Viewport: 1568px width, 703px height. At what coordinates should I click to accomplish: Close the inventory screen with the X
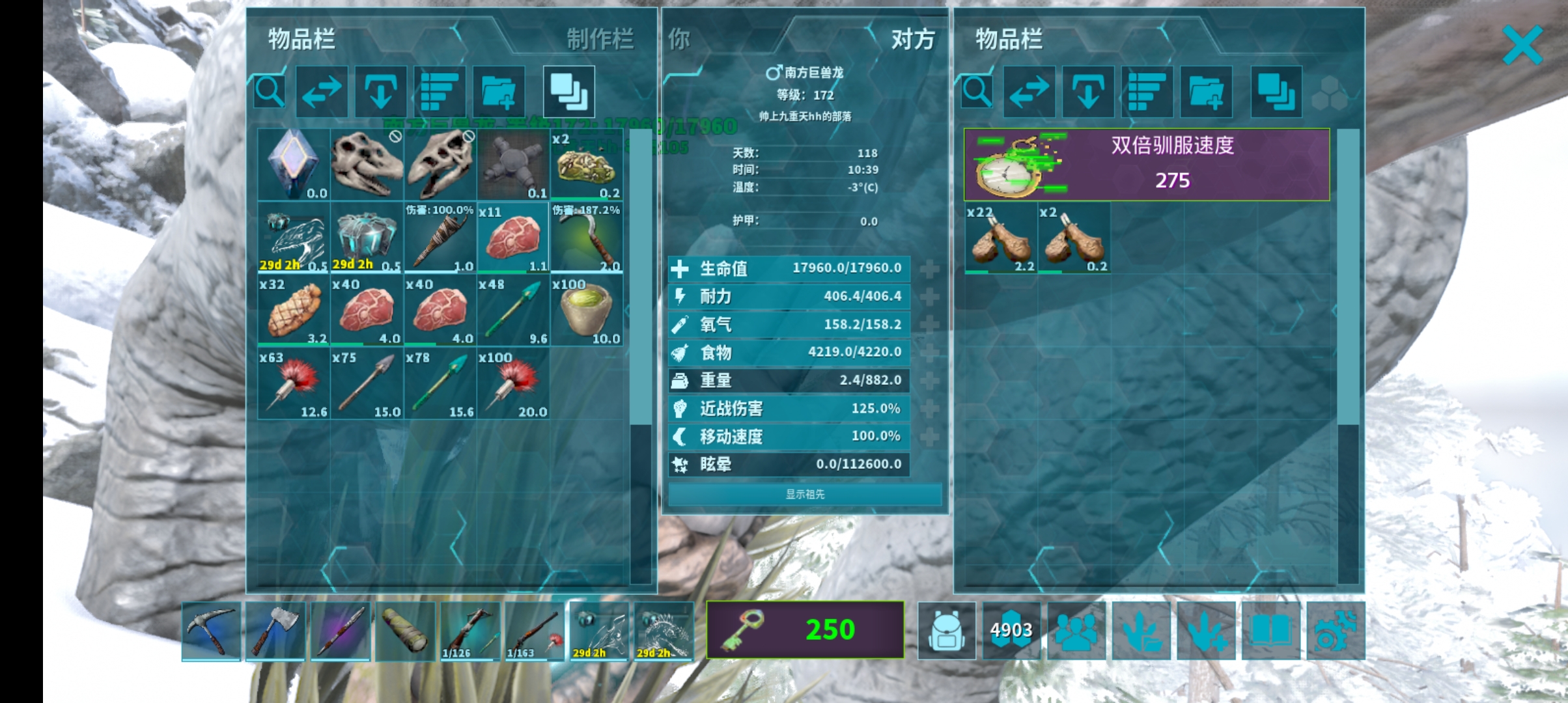pos(1522,45)
